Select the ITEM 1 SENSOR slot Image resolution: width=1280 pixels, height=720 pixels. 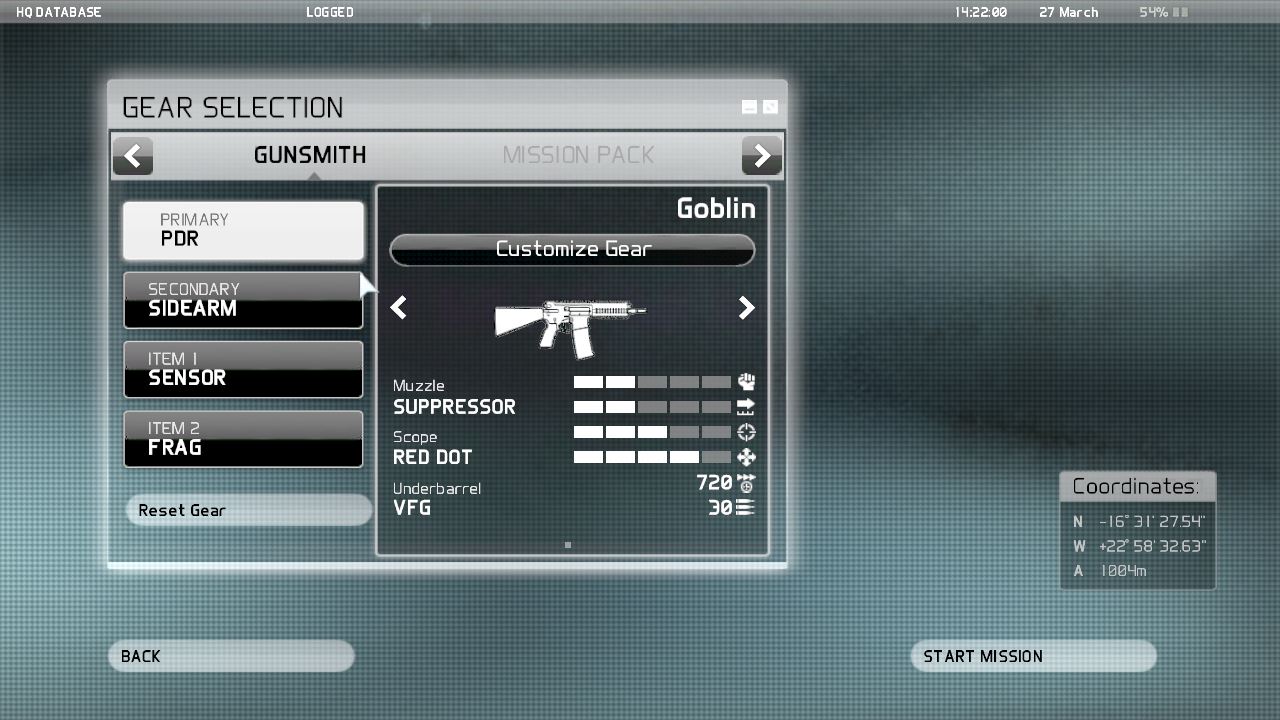243,369
